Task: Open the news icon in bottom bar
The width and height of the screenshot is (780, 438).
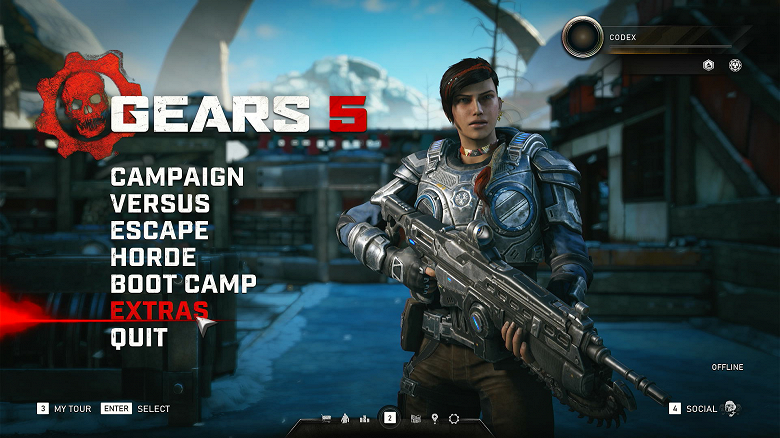Action: click(416, 418)
